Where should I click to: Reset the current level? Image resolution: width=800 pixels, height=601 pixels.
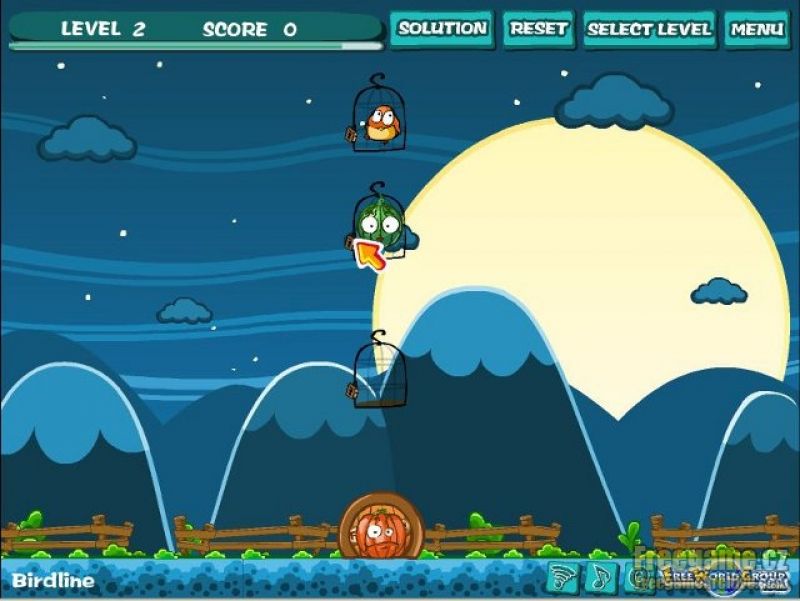[x=539, y=29]
